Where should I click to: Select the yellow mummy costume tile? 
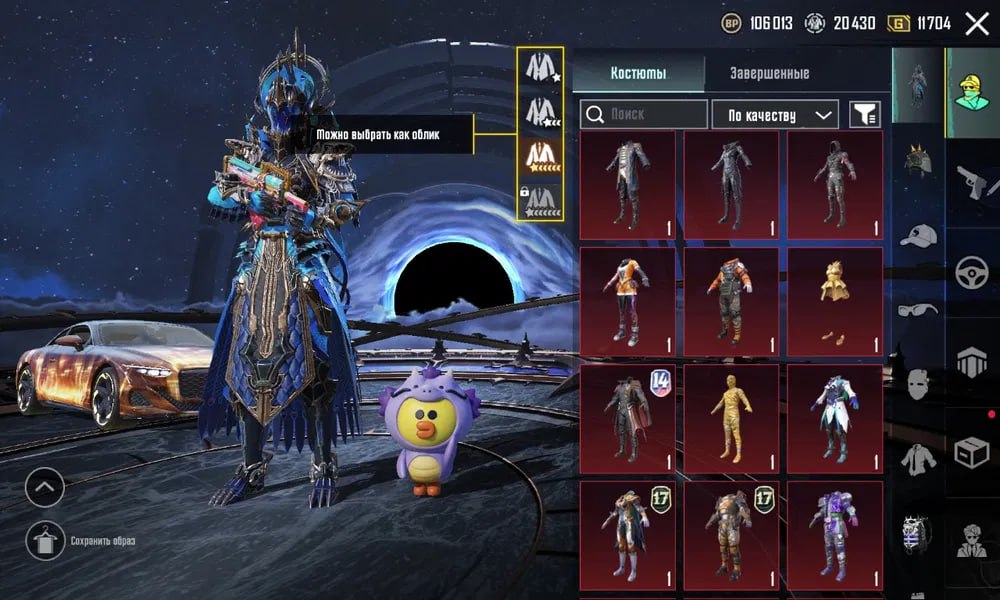[x=730, y=418]
